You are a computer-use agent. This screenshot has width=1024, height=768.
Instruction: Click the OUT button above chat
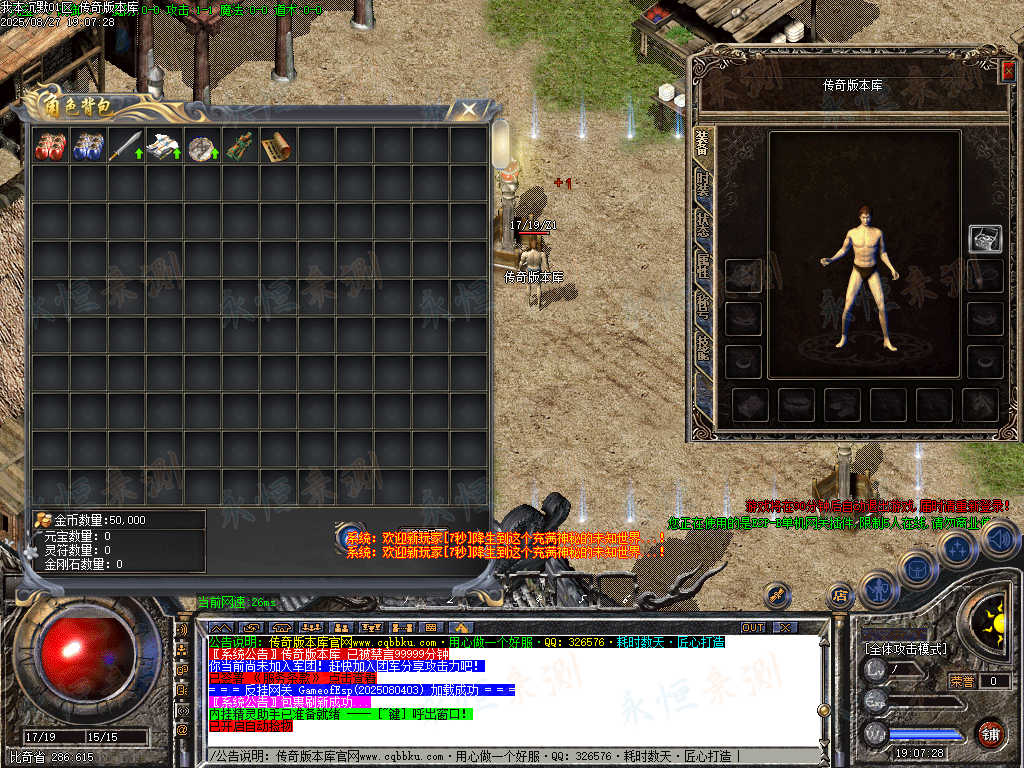(752, 628)
